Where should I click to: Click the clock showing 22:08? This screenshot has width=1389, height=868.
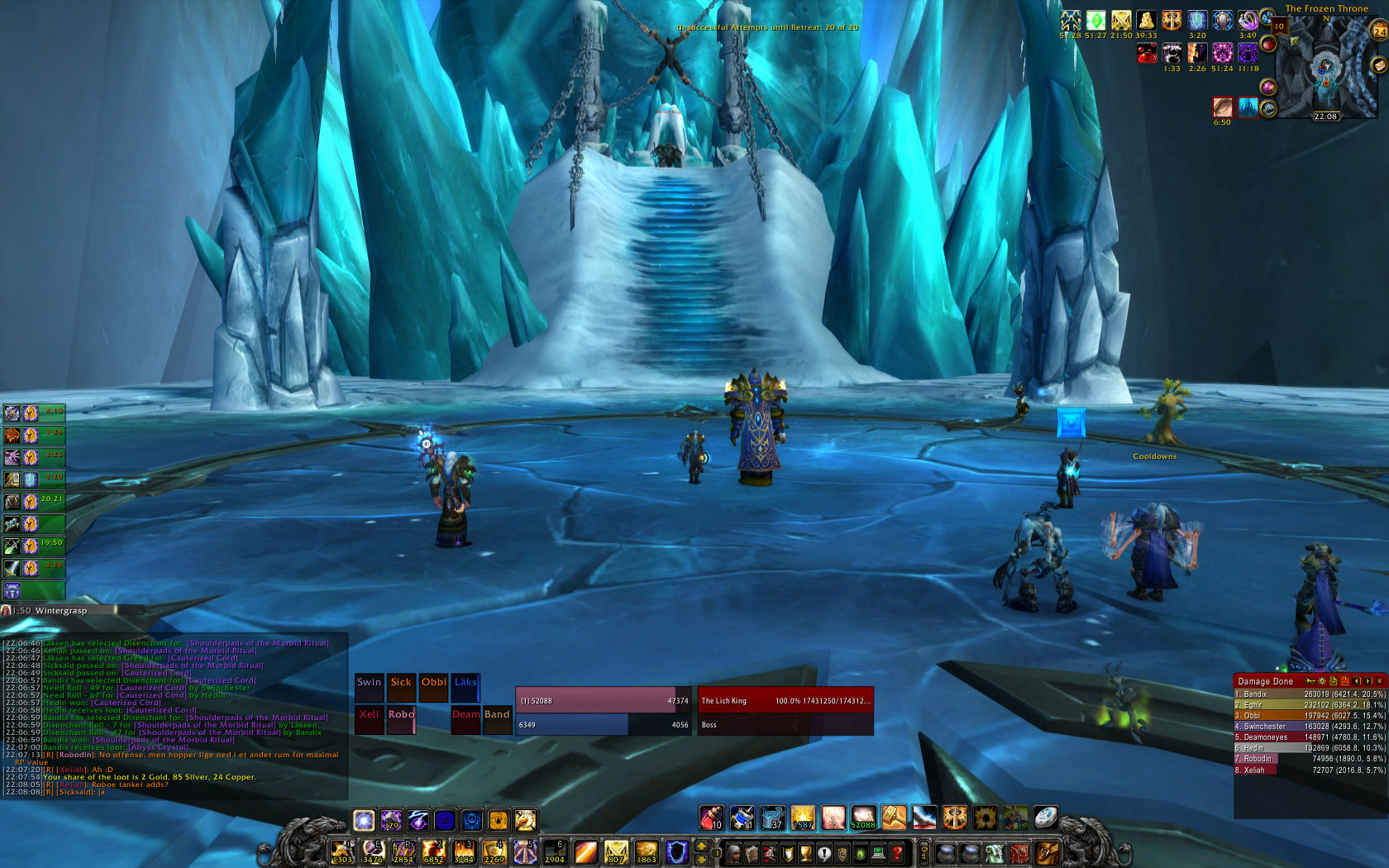point(1325,117)
